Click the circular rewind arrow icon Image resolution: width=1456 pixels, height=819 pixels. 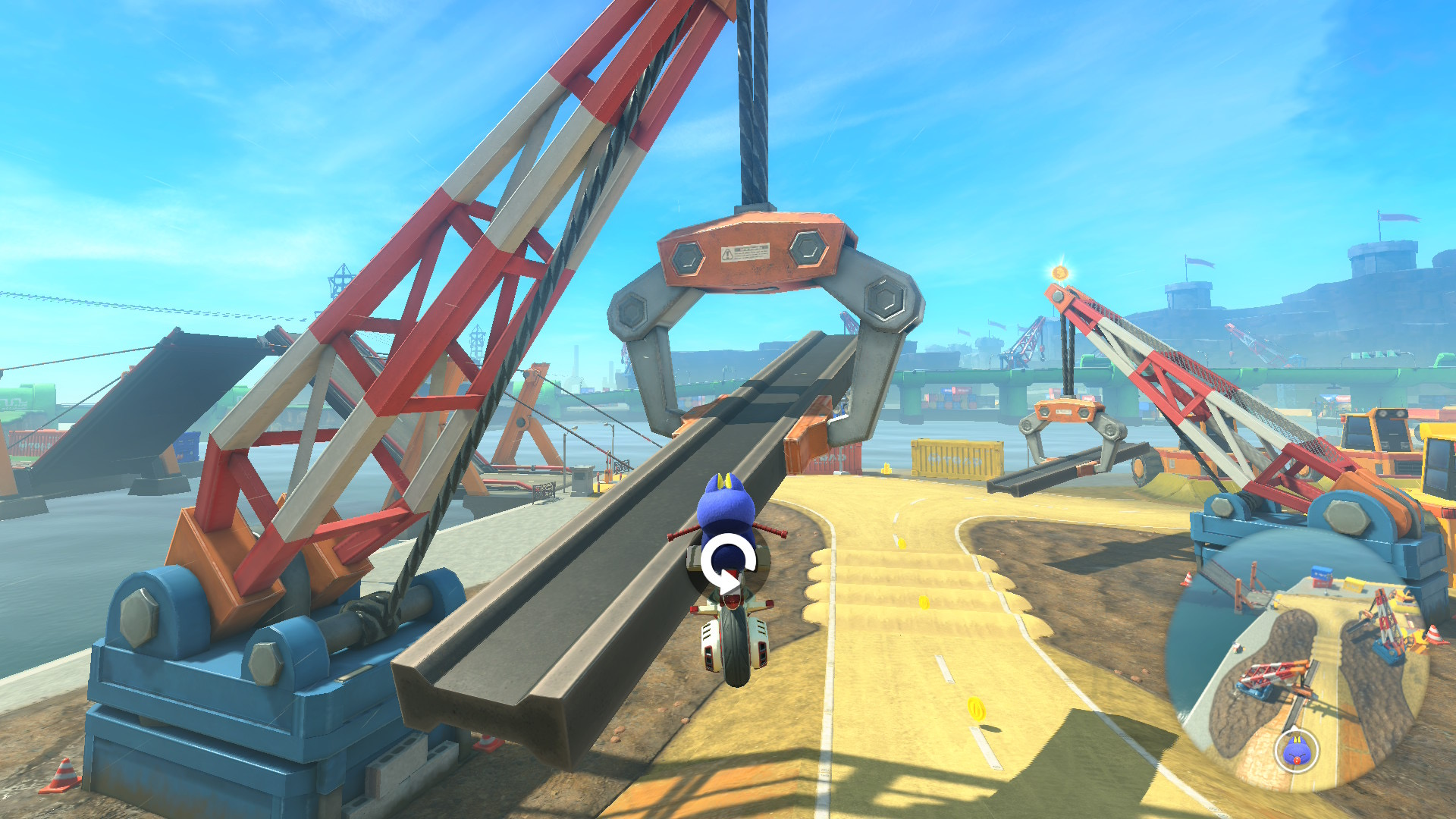tap(727, 564)
